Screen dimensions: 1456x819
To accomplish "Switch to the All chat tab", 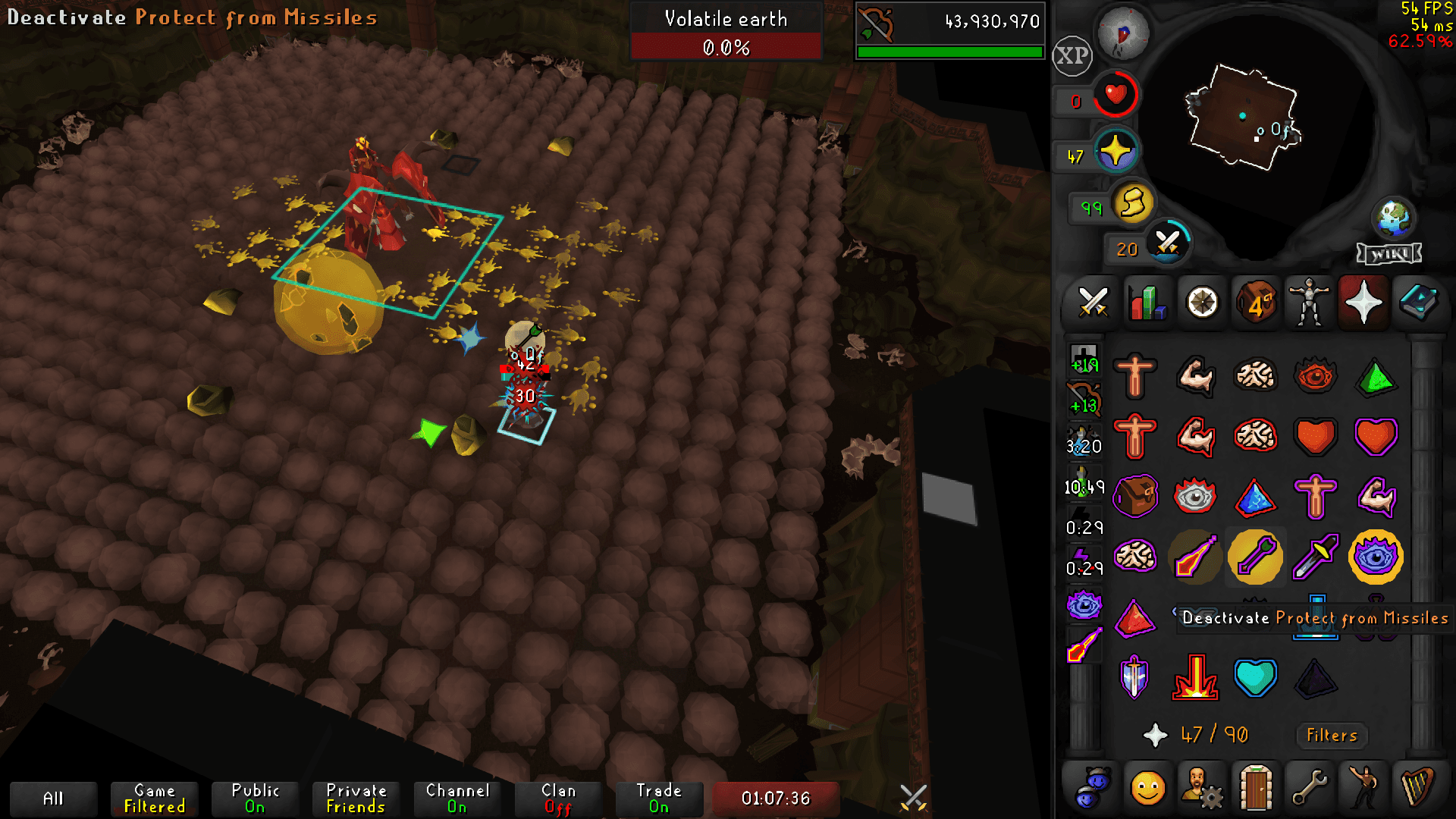I will pos(52,798).
